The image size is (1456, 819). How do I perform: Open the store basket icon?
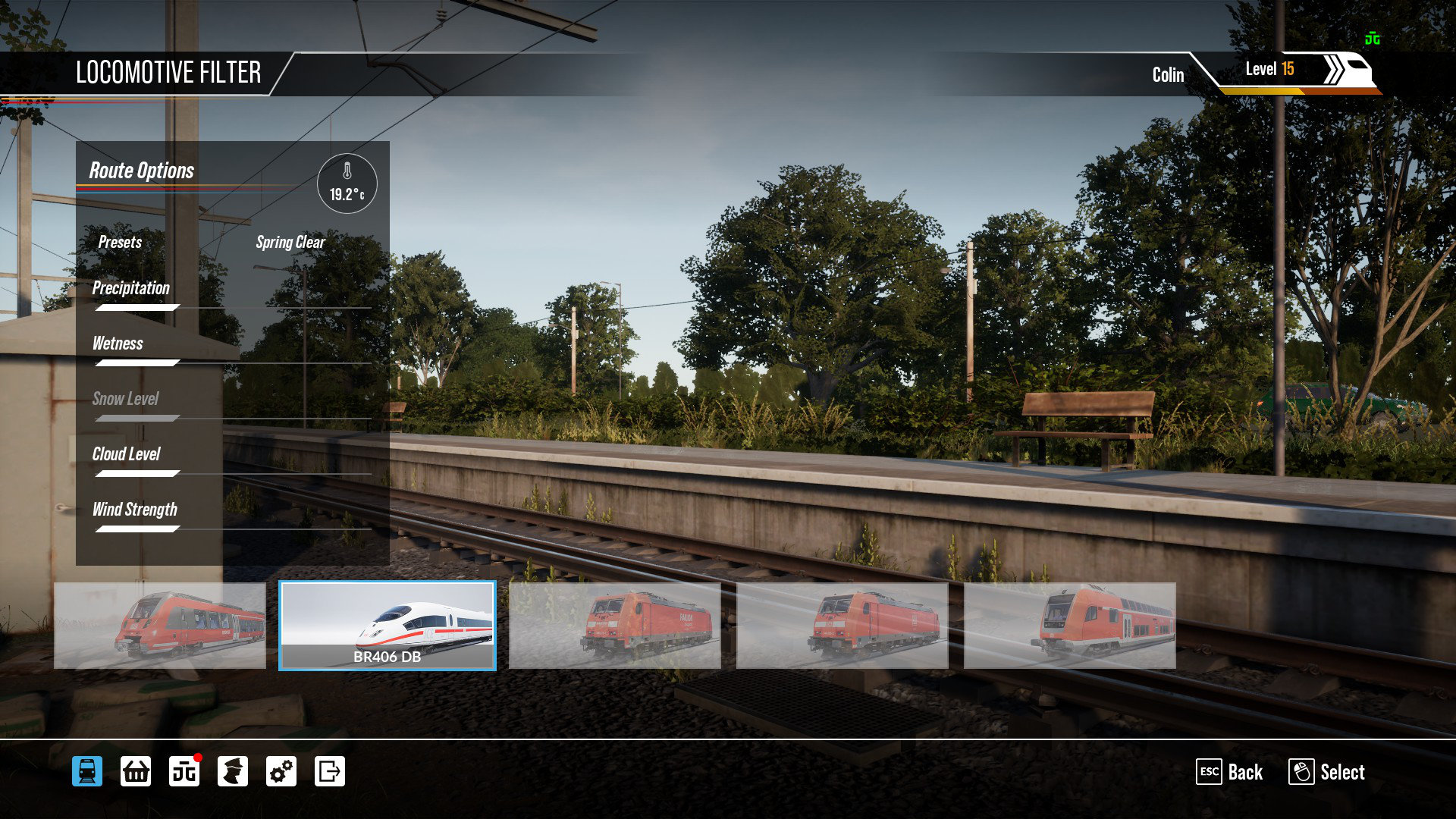point(136,772)
